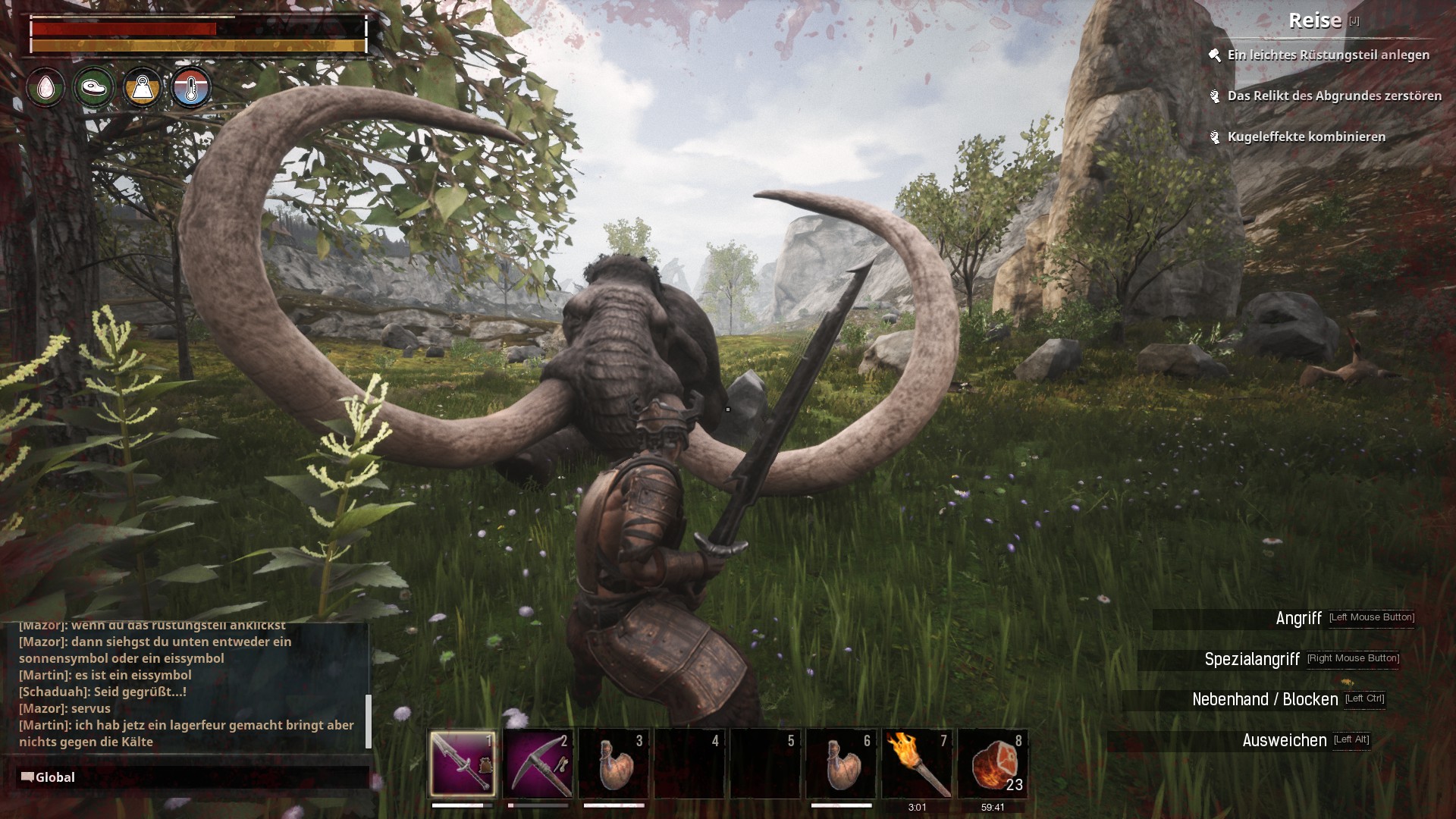1456x819 pixels.
Task: Click the chat log scrollbar
Action: pos(369,720)
